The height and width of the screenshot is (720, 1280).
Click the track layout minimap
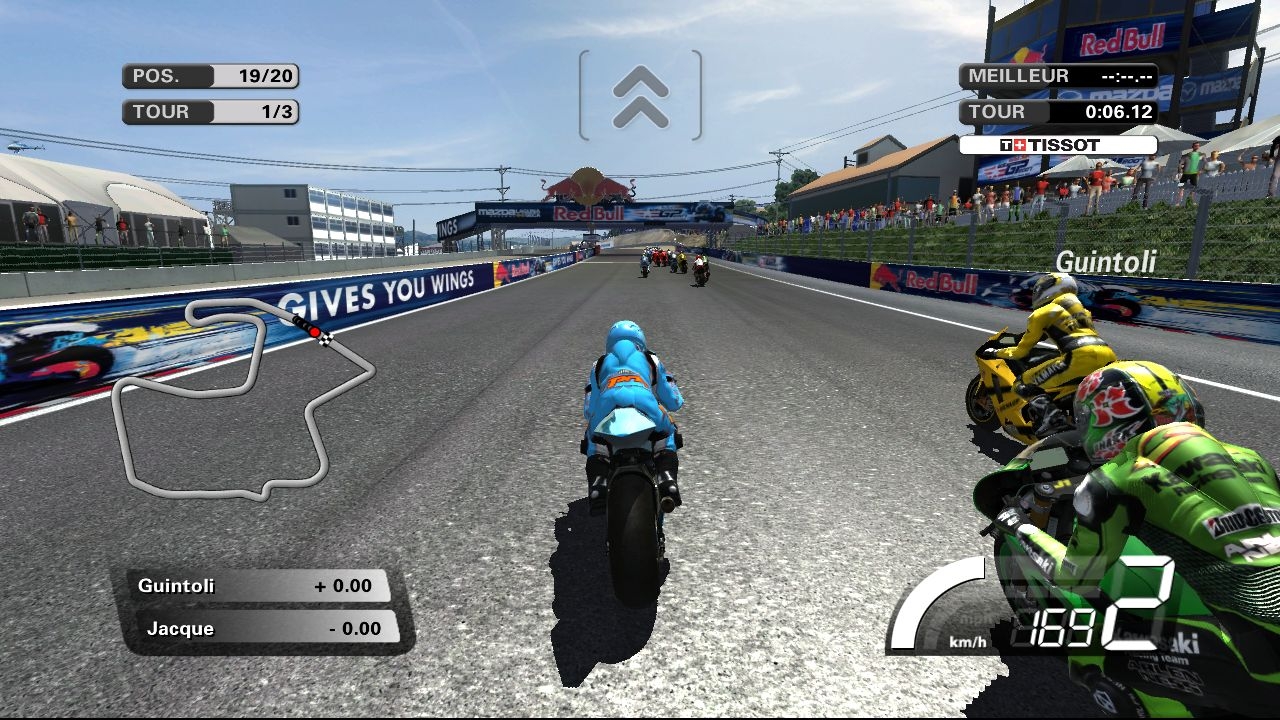click(240, 400)
